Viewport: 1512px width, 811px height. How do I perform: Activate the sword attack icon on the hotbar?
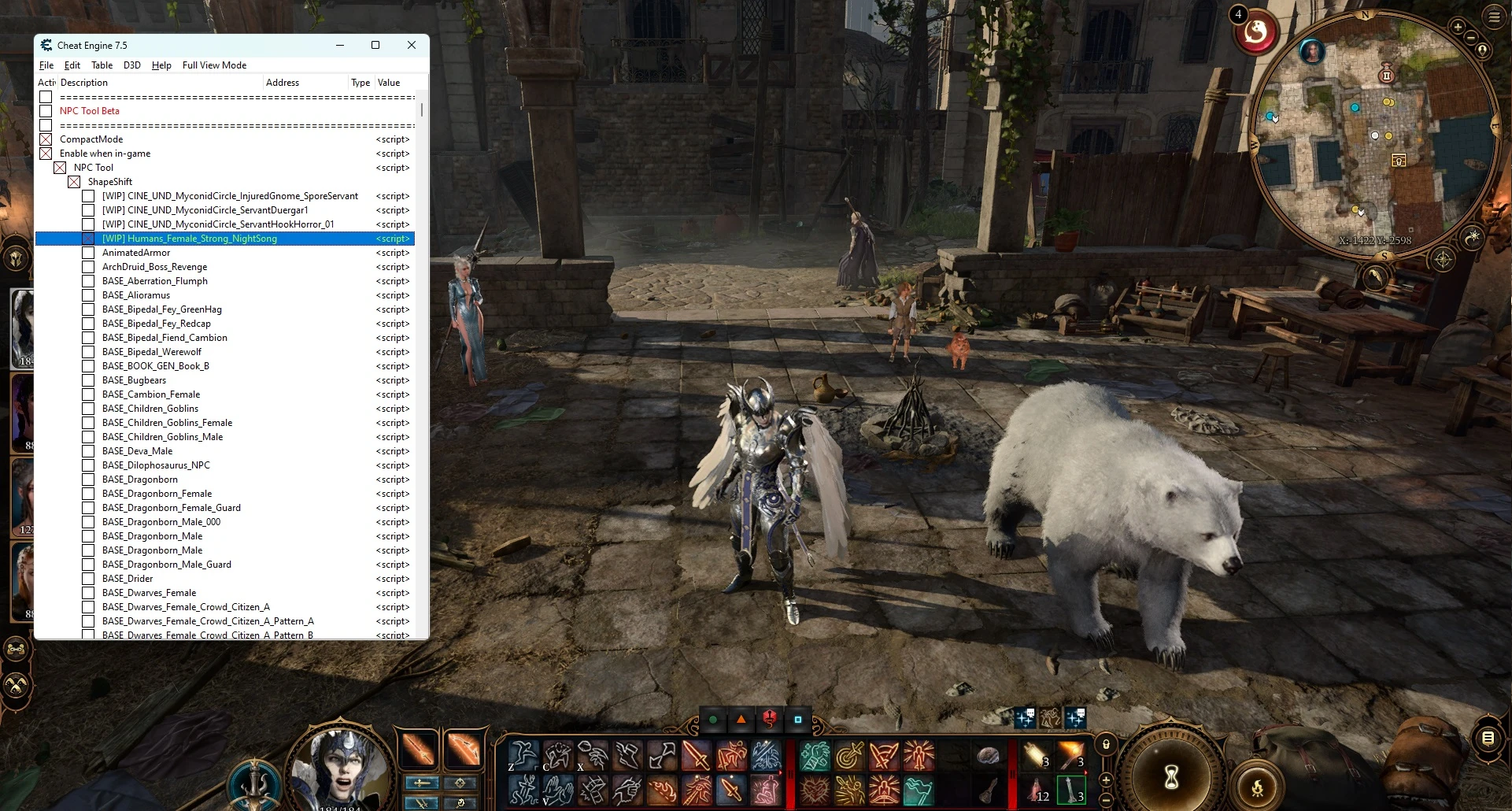(696, 756)
